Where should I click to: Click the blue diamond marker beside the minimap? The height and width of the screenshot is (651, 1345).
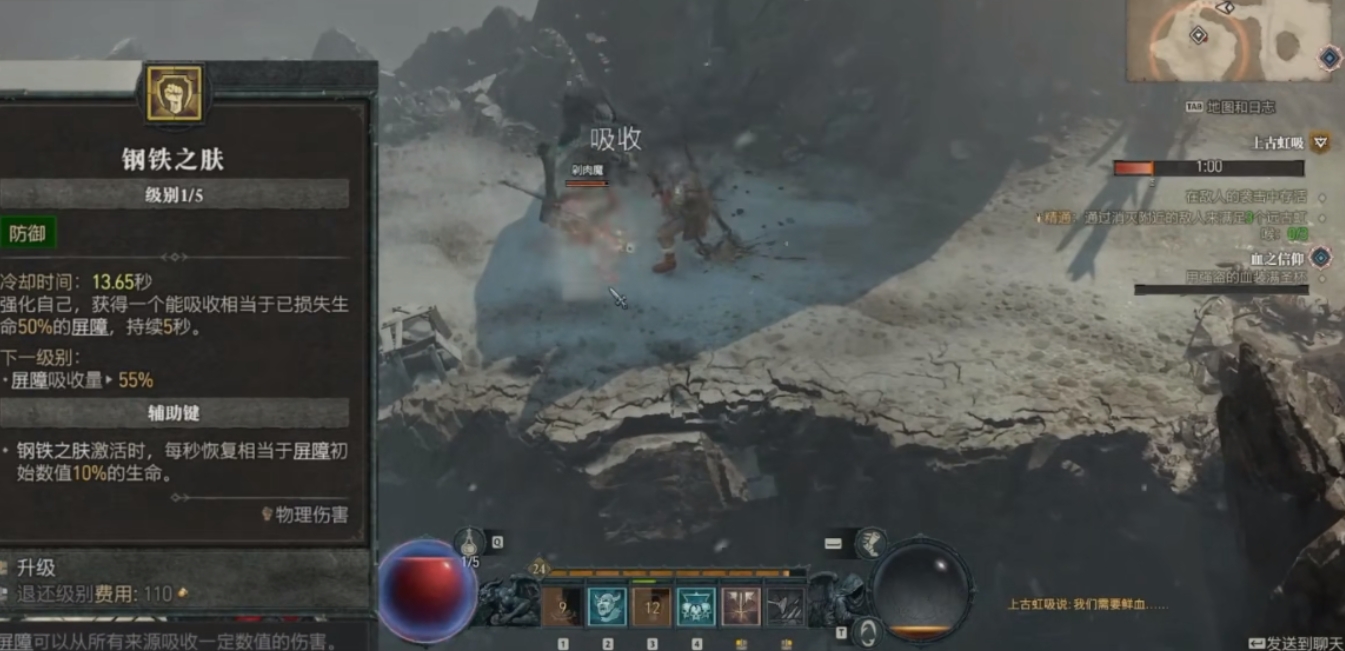[1329, 58]
